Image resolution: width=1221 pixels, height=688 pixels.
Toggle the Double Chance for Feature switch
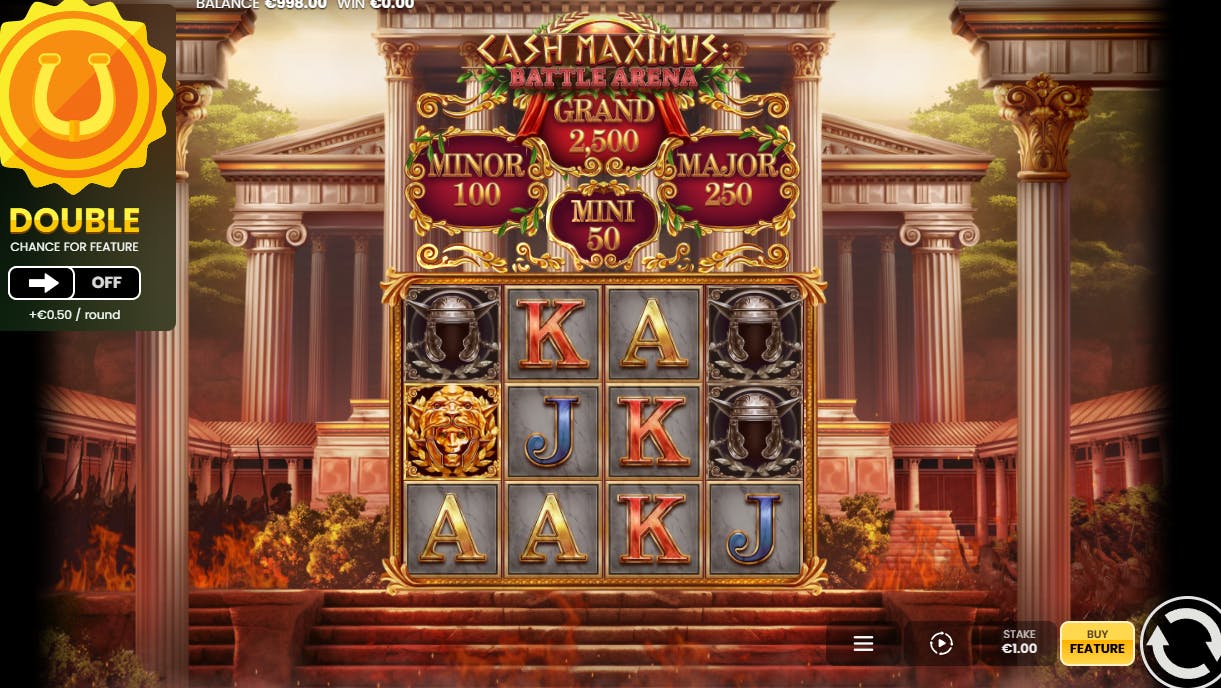click(x=74, y=283)
